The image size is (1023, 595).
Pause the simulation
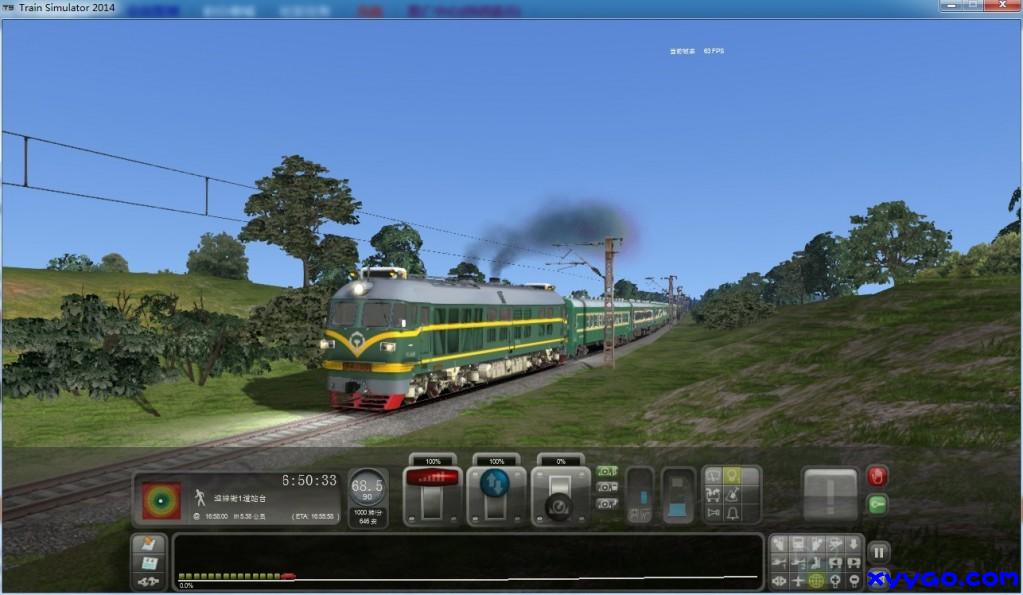click(x=878, y=551)
